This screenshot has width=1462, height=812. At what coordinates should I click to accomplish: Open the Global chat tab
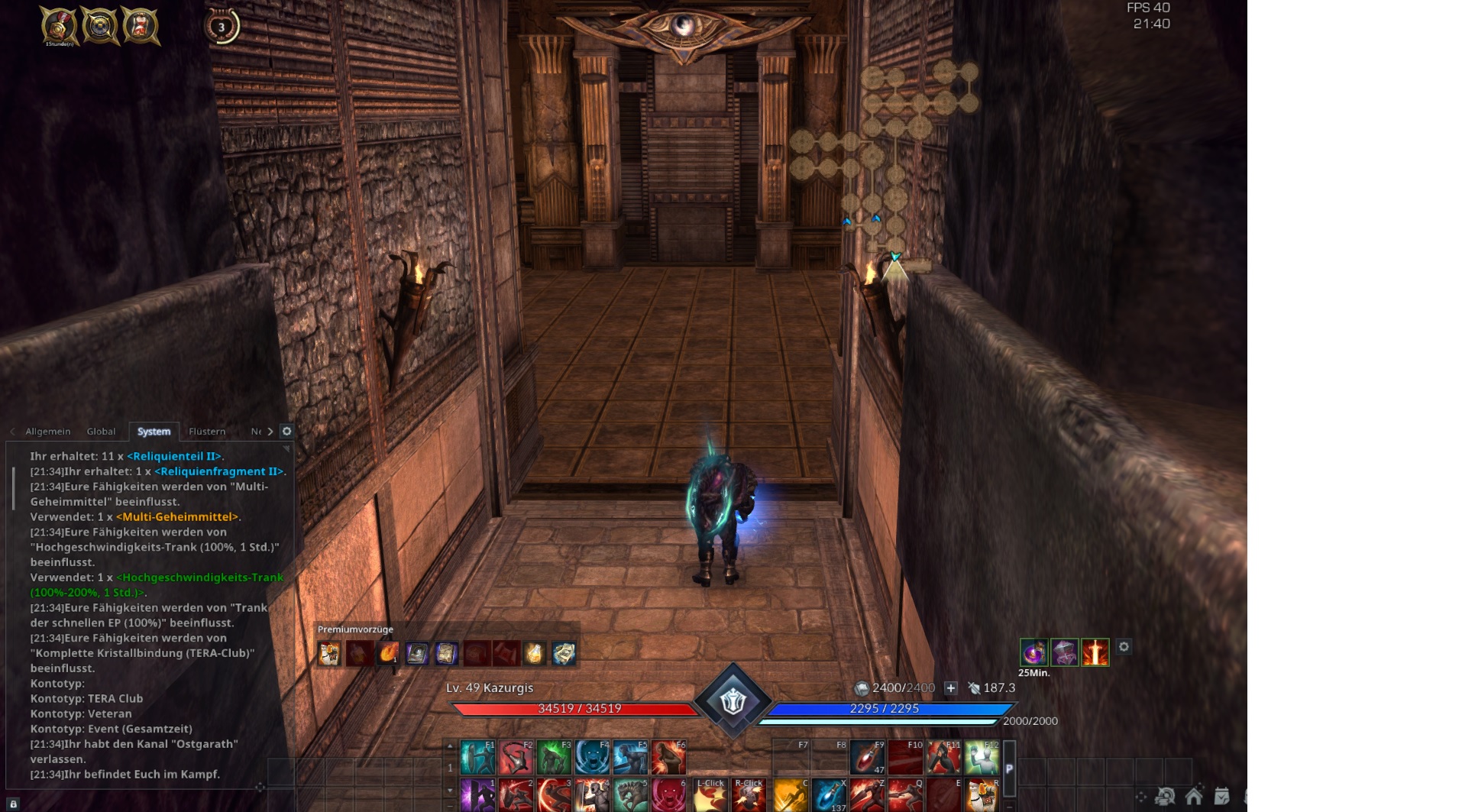coord(101,432)
